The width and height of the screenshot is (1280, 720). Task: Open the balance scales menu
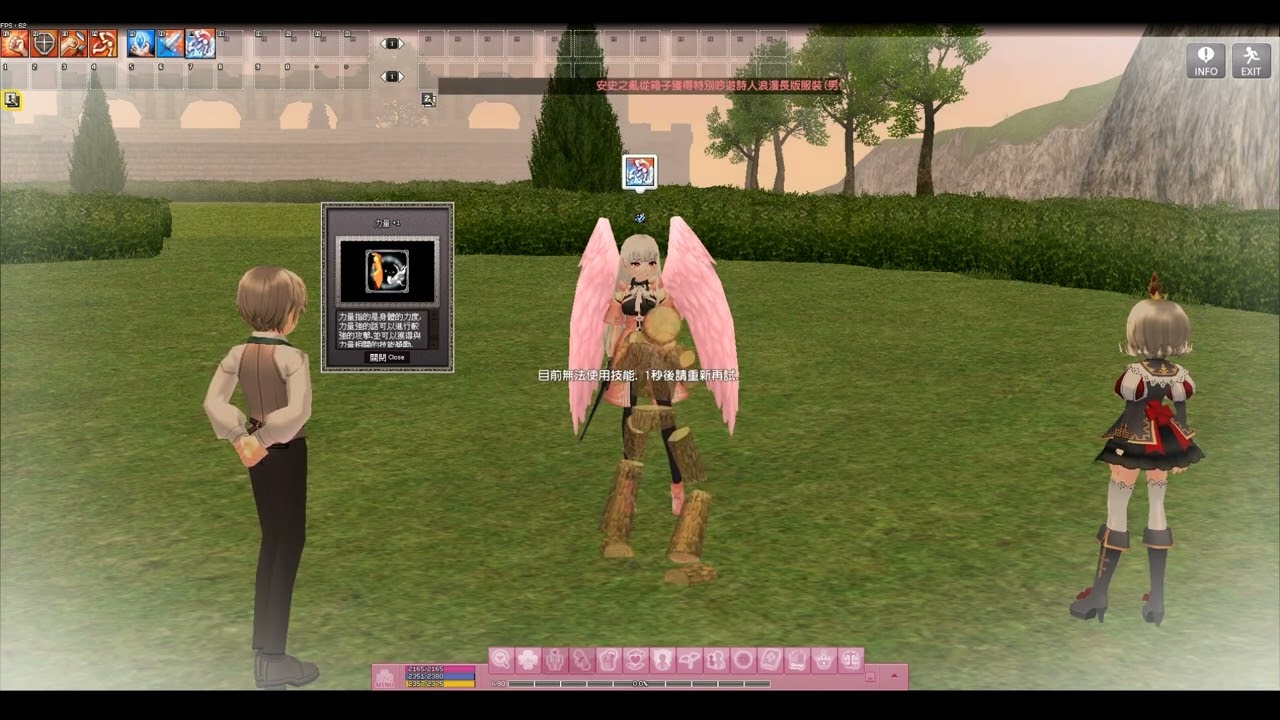pos(851,660)
